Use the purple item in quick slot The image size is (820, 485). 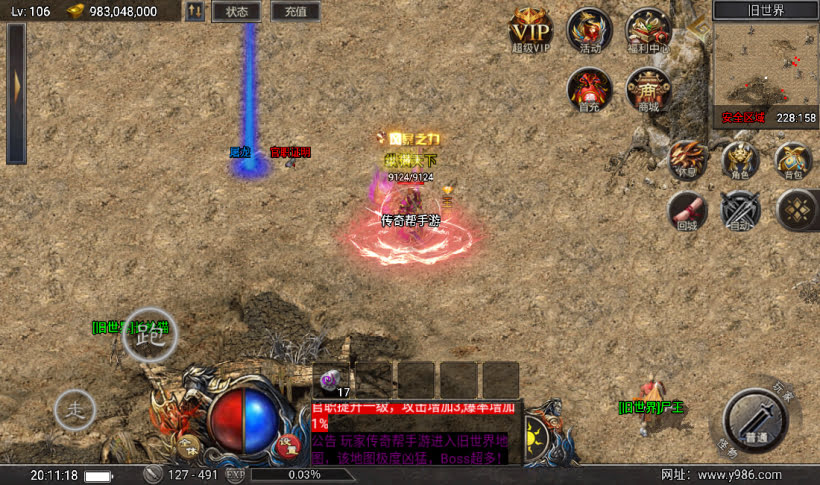[331, 380]
